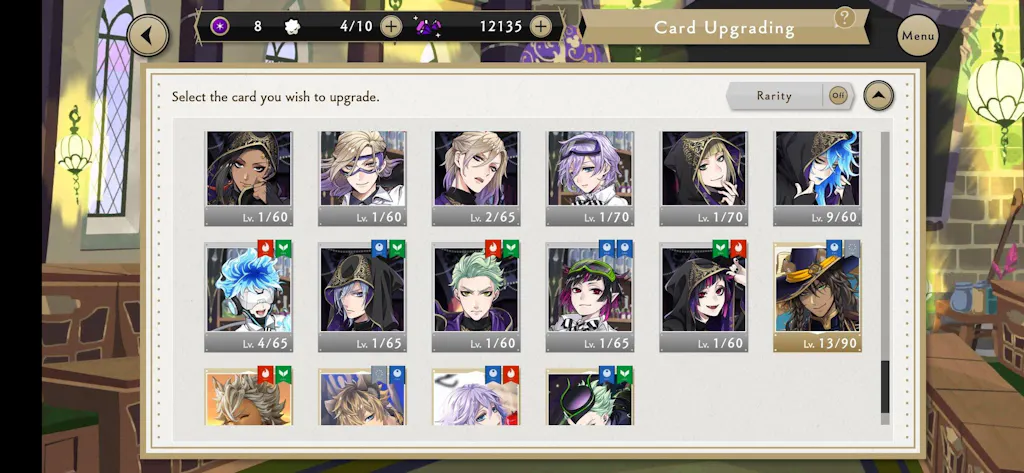Select the green-haired Lv. 1/60 card
The height and width of the screenshot is (473, 1024).
[476, 296]
